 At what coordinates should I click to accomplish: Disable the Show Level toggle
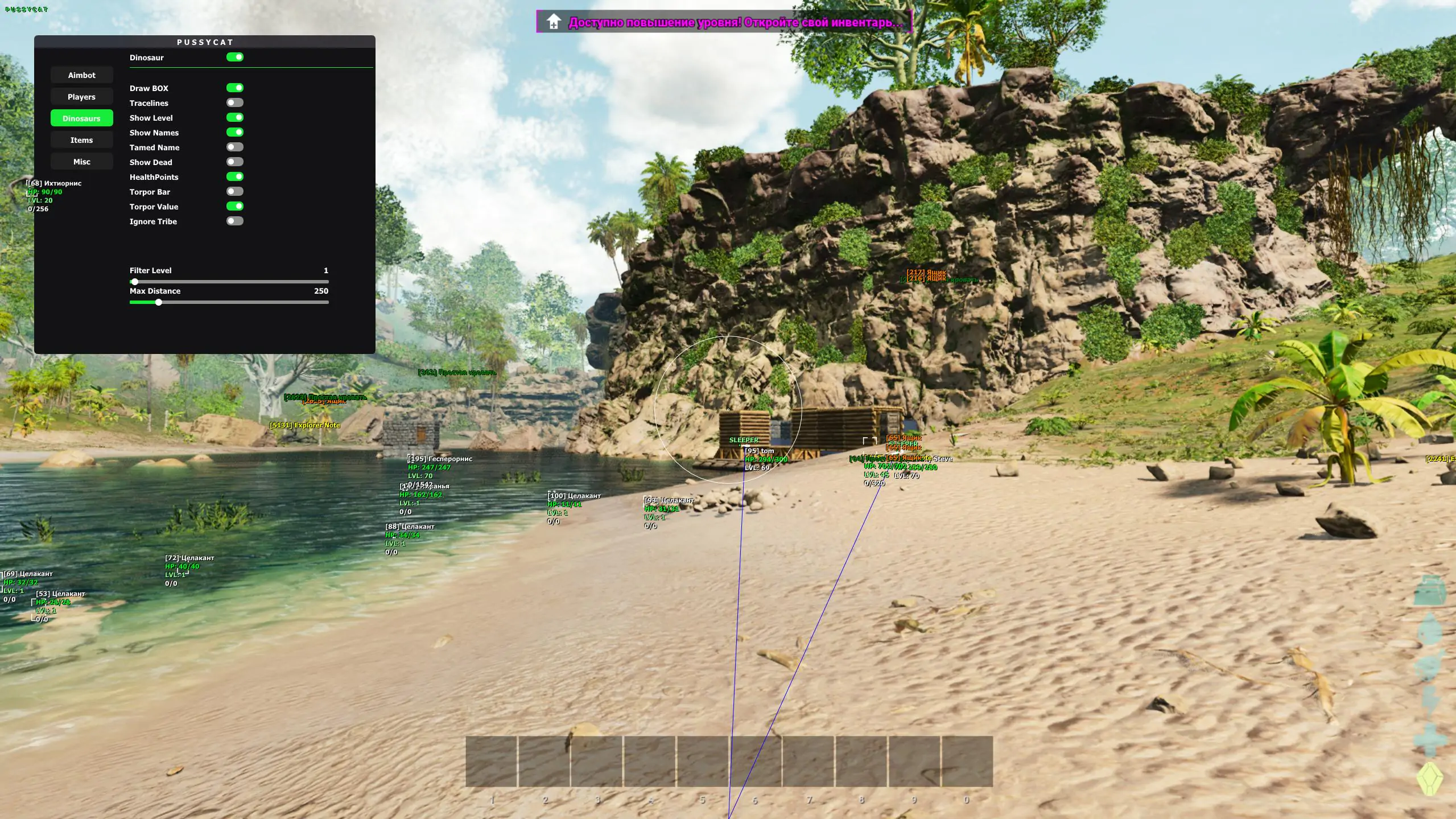(x=234, y=117)
